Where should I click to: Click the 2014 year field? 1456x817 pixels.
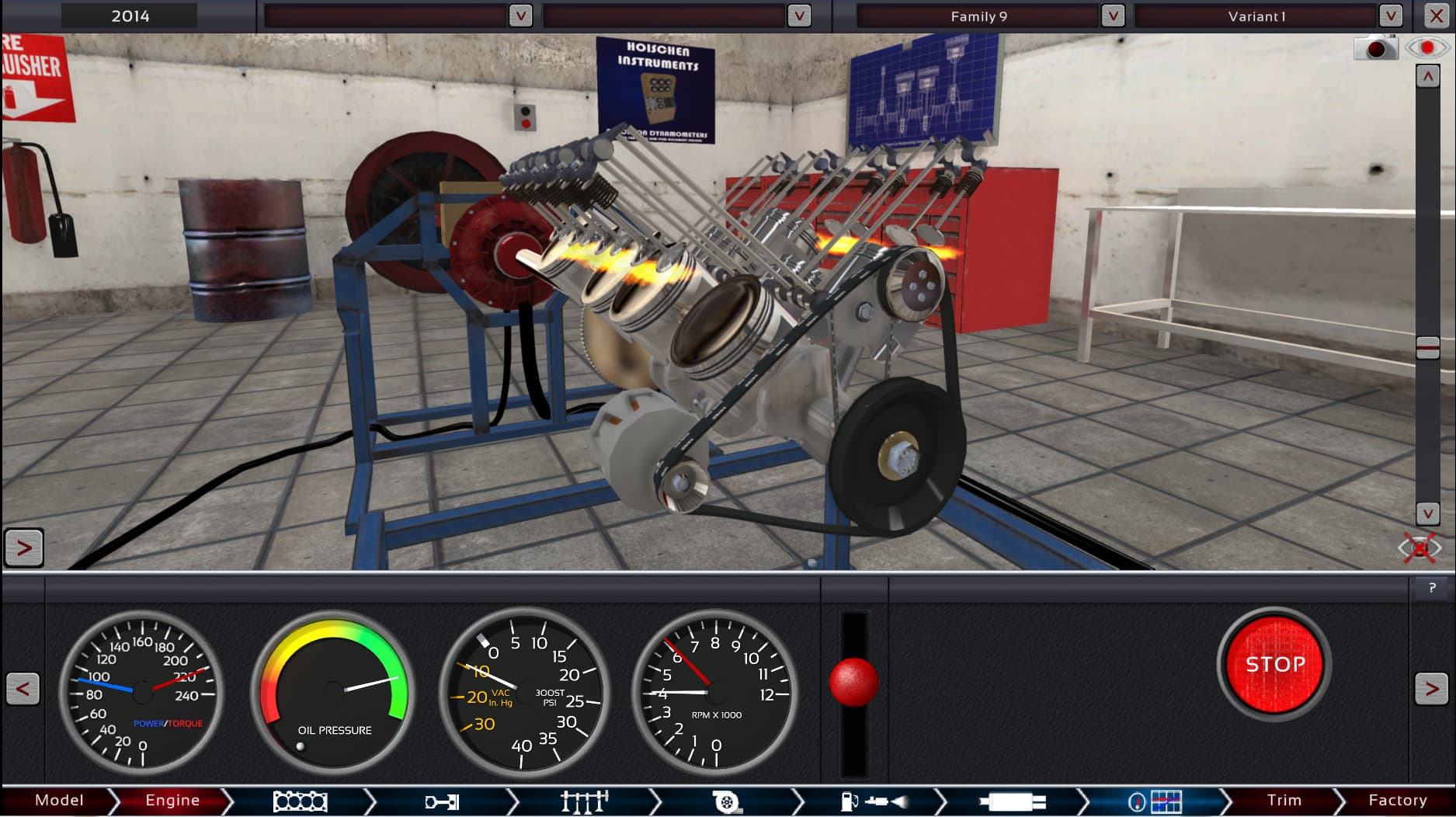coord(129,15)
